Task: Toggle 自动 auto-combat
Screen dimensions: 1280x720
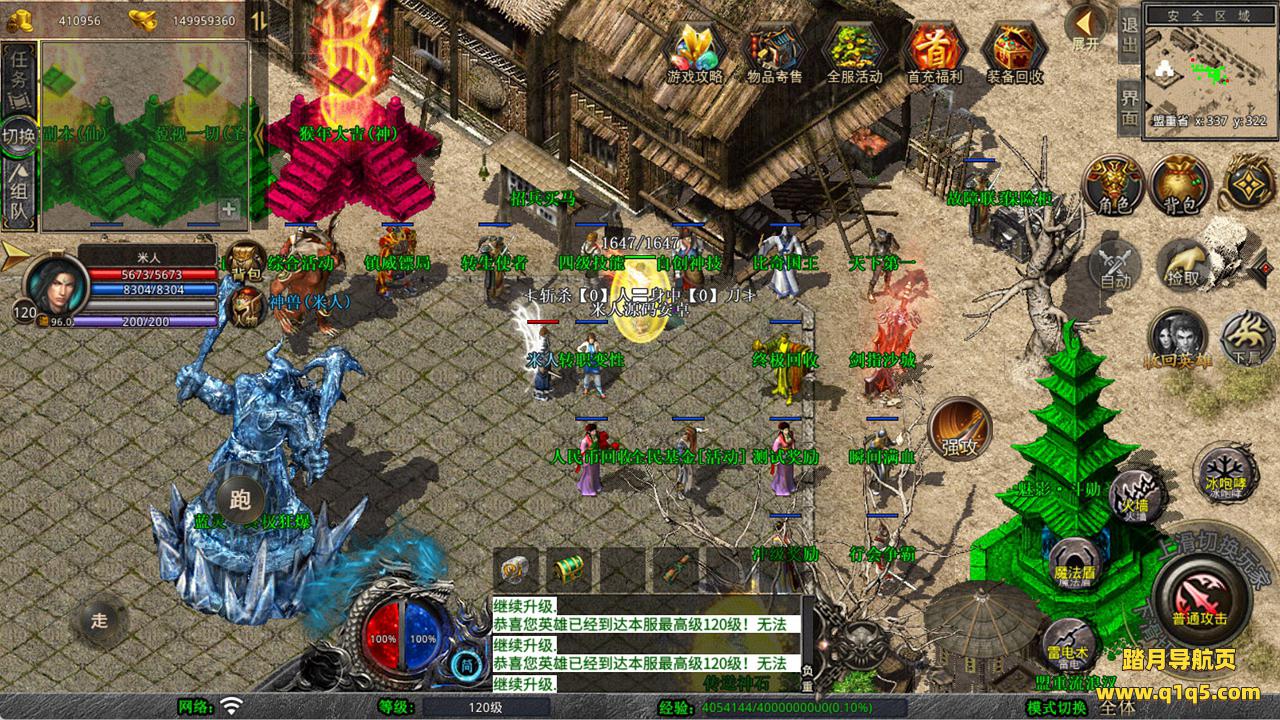Action: pos(1115,265)
